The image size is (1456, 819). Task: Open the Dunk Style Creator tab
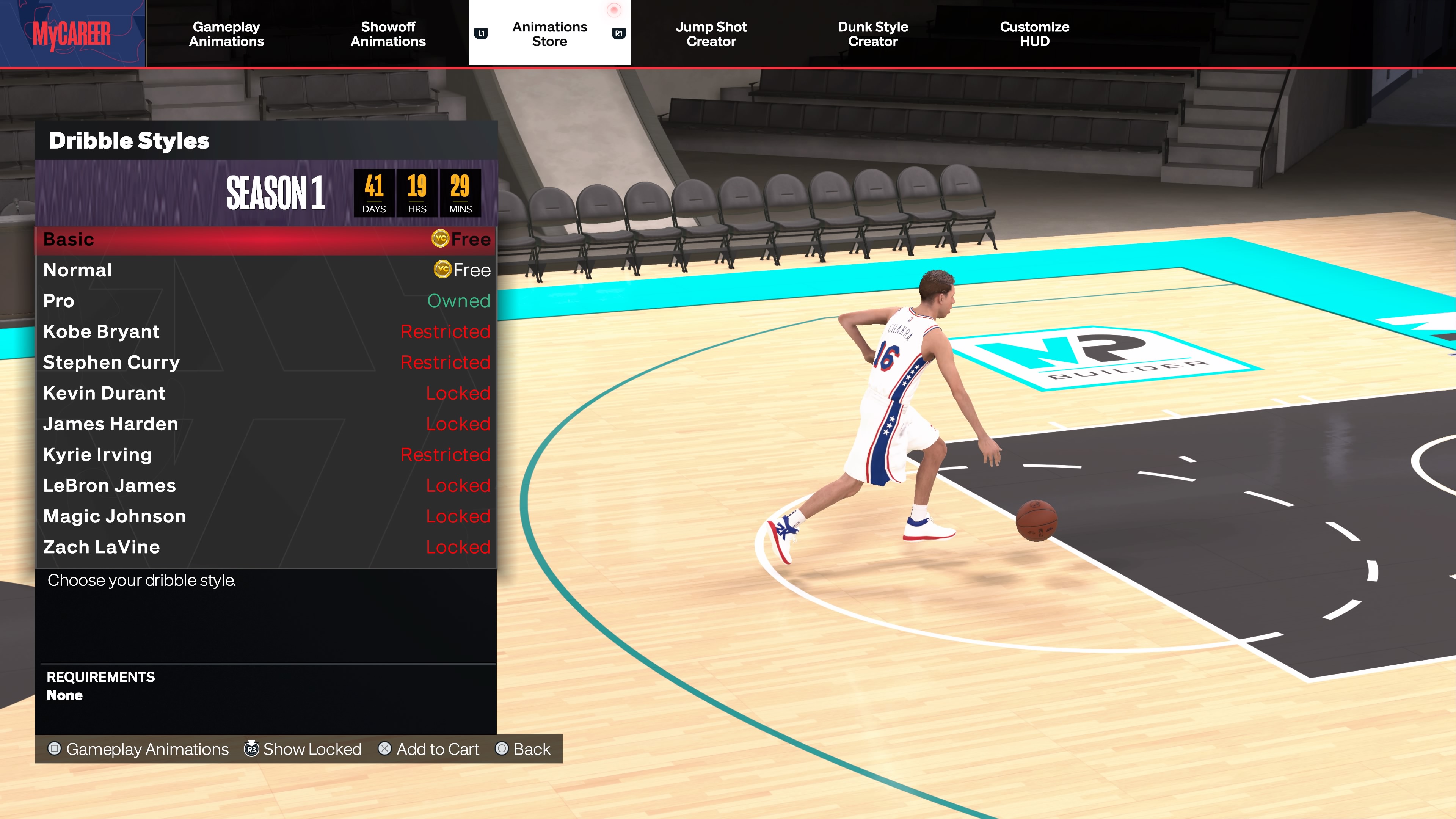(873, 34)
